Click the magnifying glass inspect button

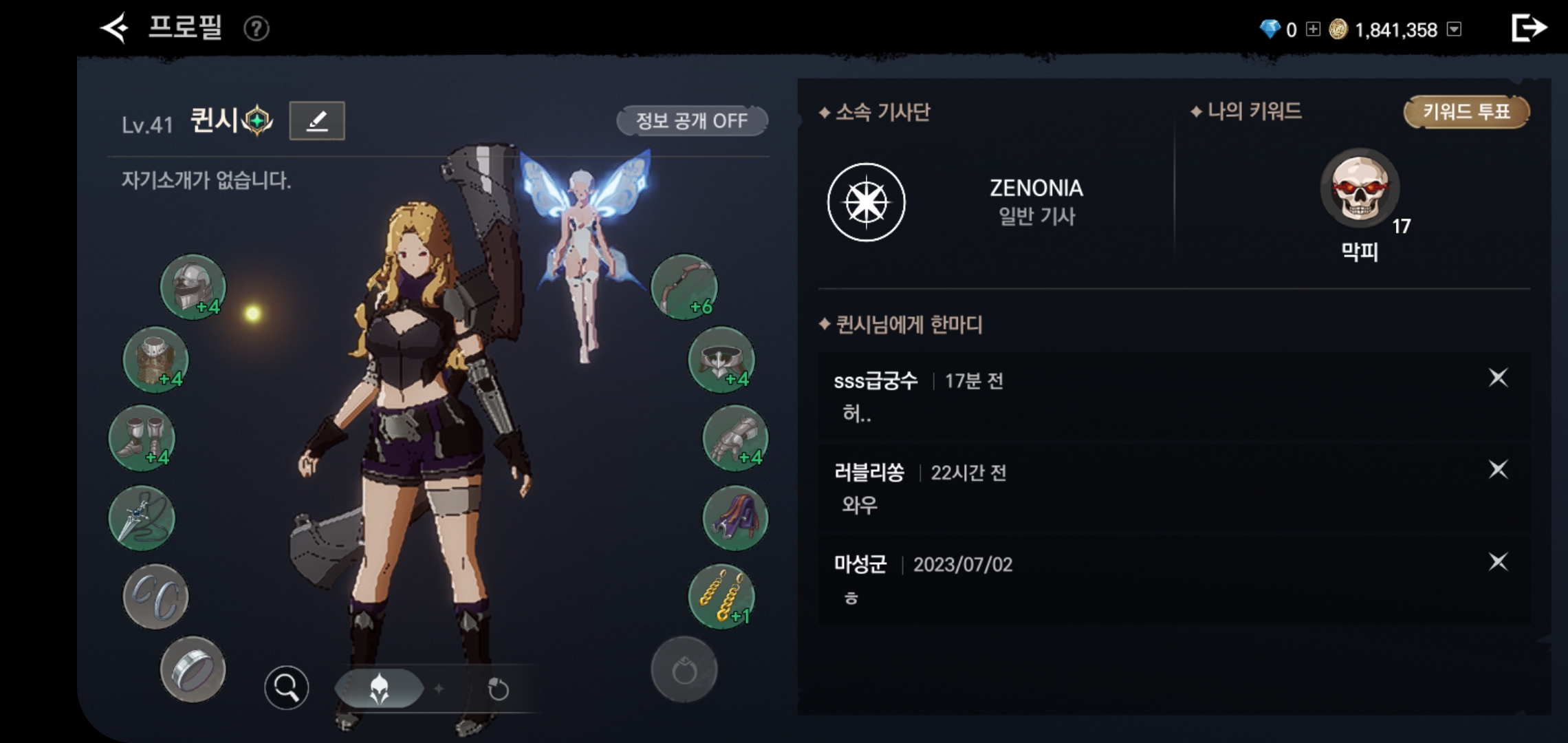click(x=286, y=687)
